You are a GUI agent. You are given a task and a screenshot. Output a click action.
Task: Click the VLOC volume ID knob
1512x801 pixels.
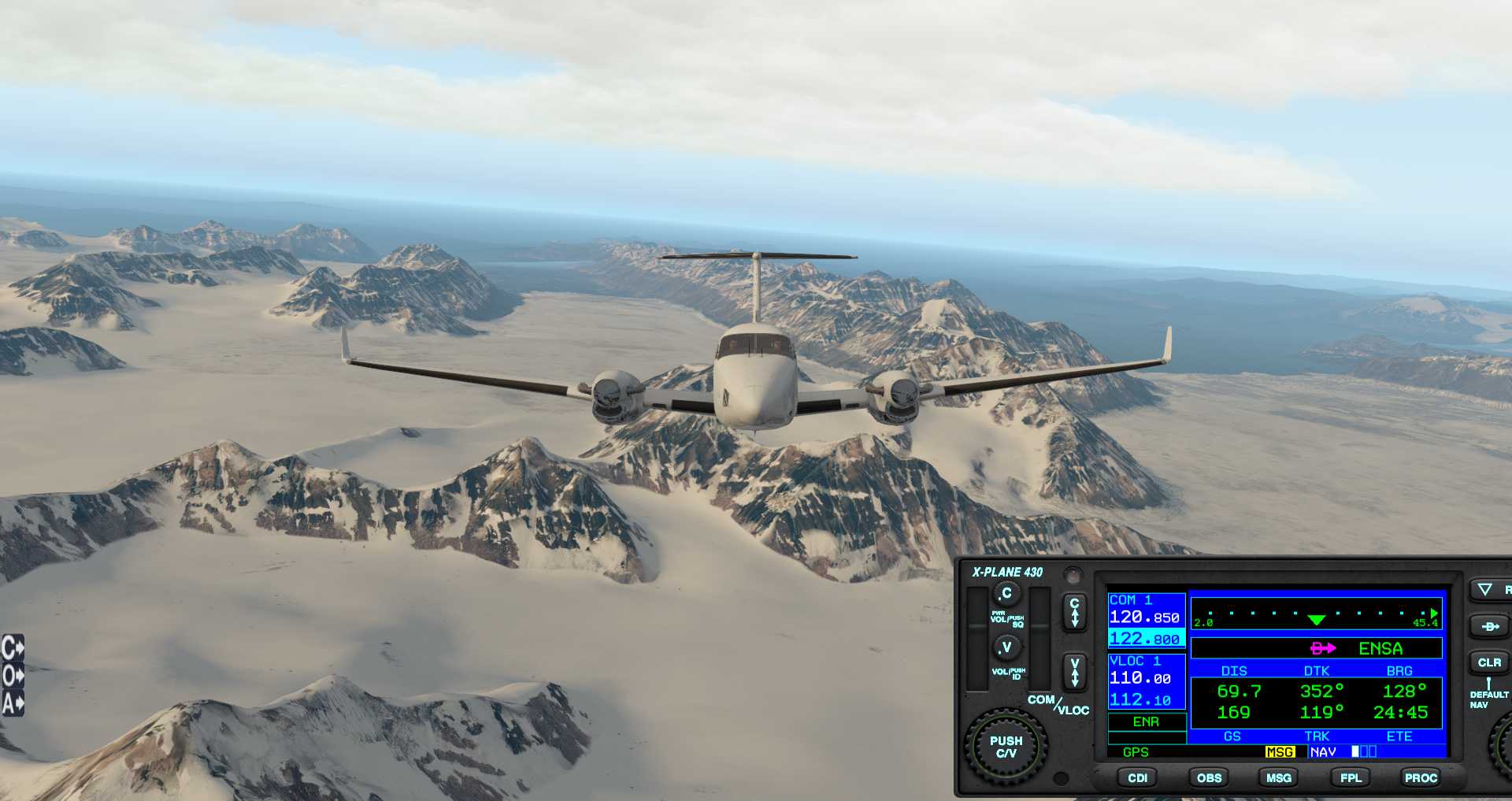coord(1006,647)
